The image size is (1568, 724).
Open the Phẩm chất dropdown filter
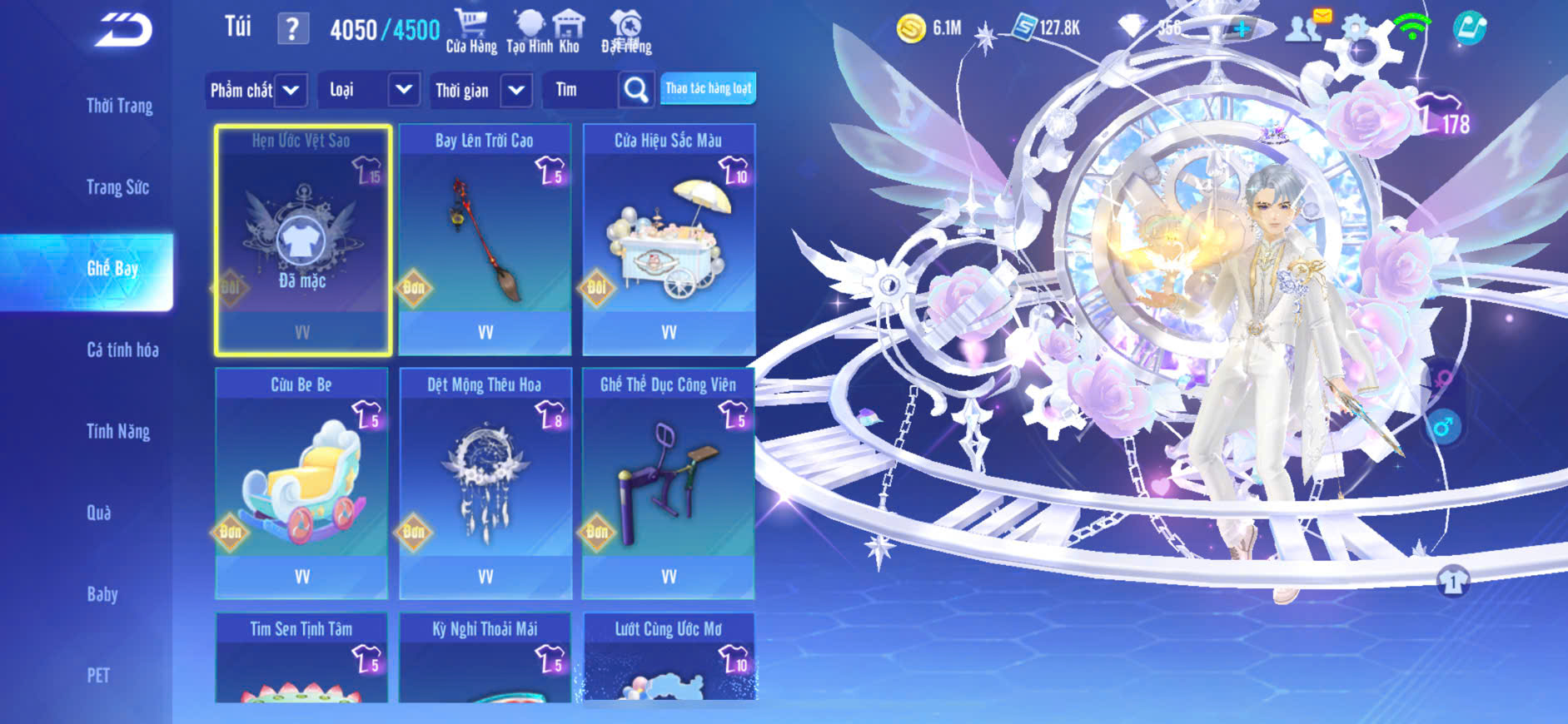pos(256,90)
